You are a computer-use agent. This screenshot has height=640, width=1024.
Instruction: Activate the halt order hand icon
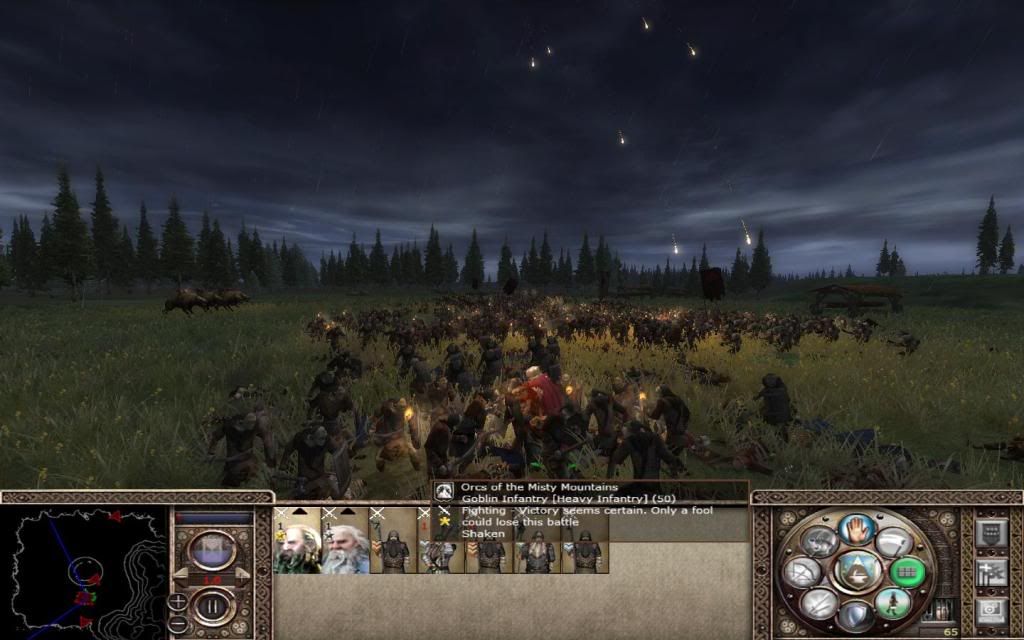click(x=856, y=528)
